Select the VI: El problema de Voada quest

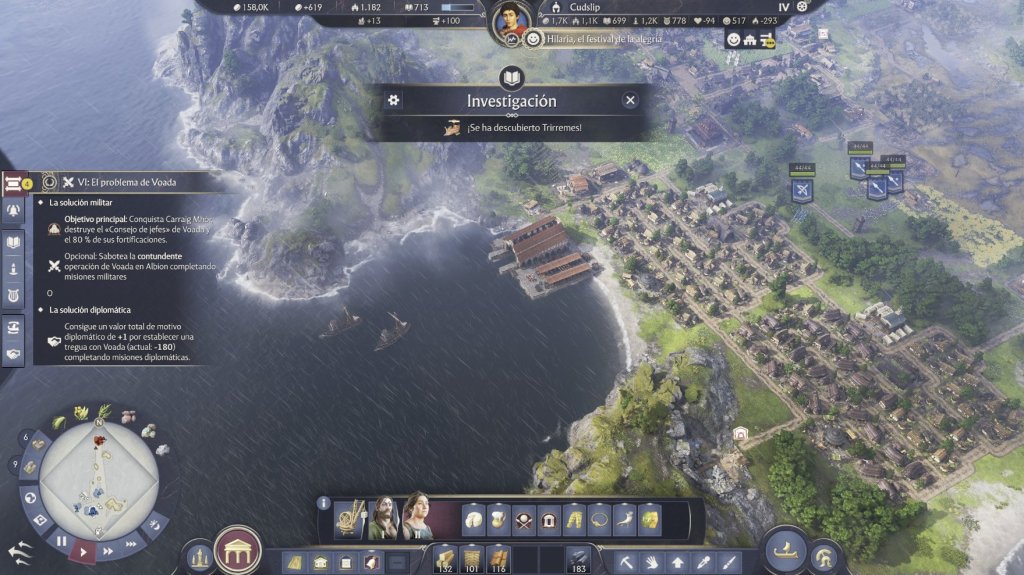click(119, 182)
